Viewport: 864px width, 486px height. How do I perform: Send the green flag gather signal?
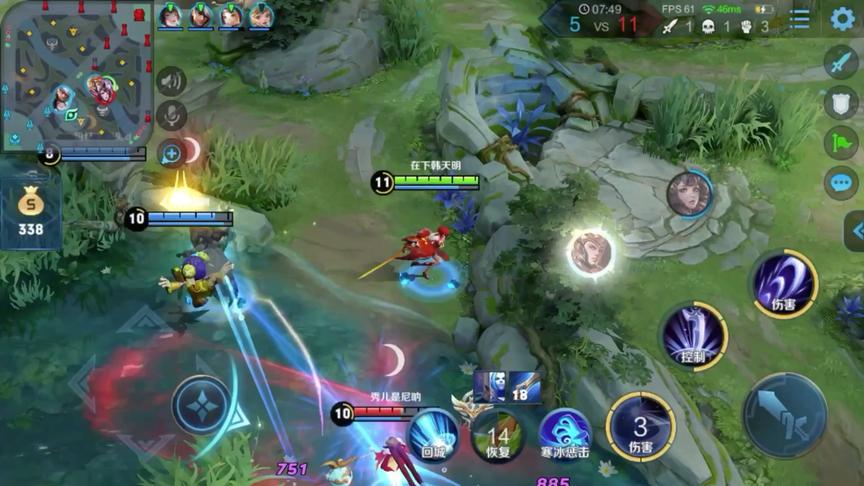click(x=841, y=143)
